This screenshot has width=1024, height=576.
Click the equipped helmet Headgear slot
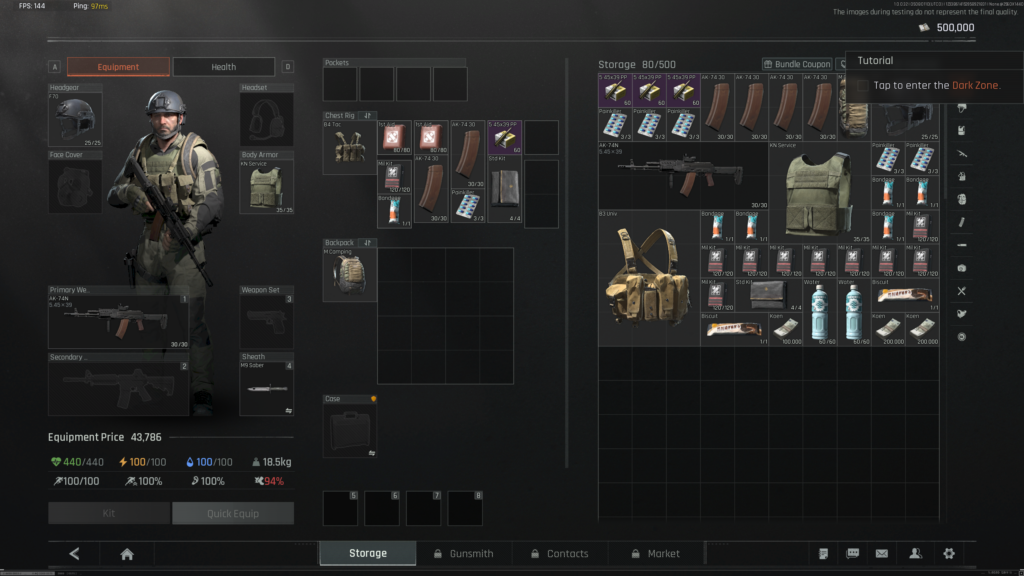[75, 119]
